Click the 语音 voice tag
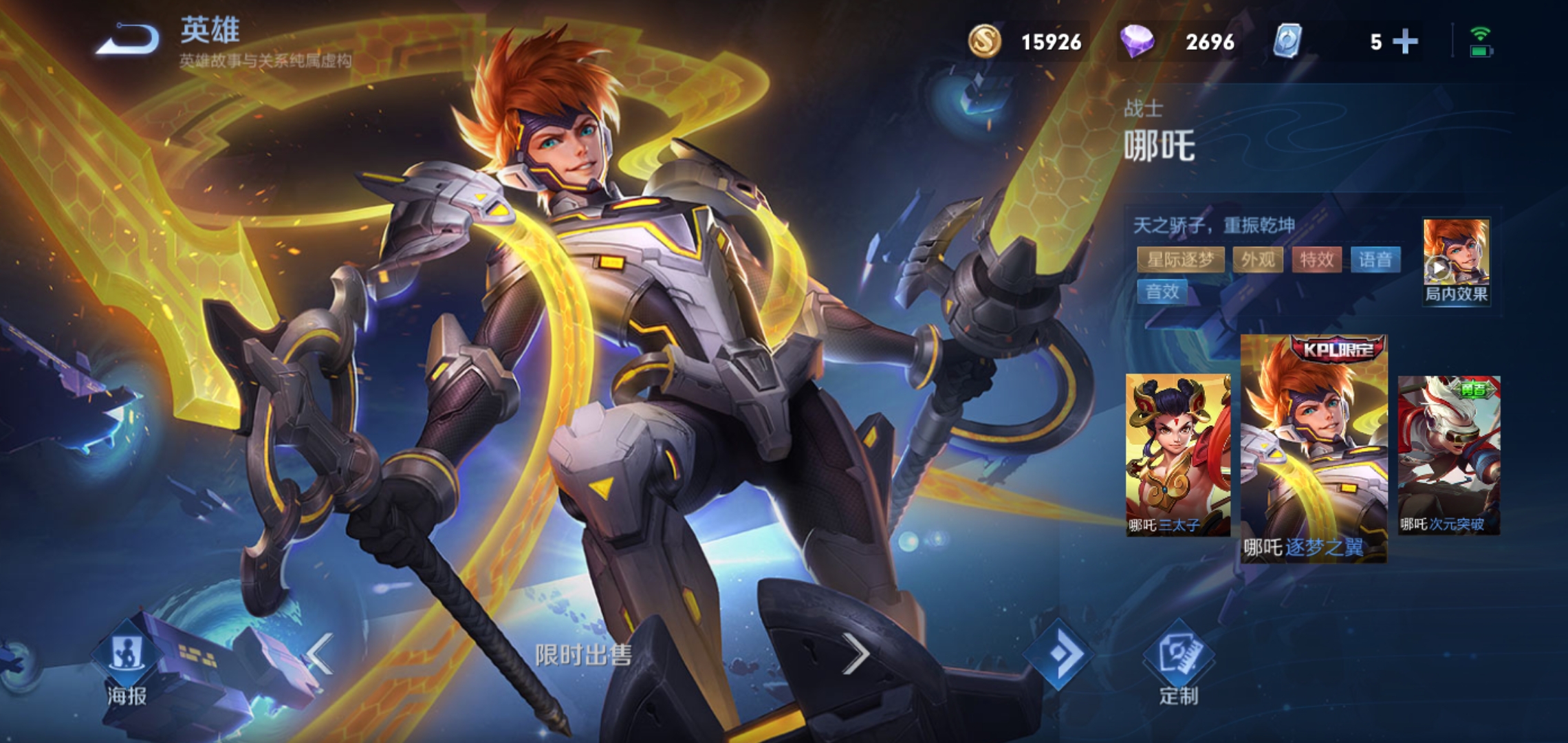The width and height of the screenshot is (1568, 743). [1375, 260]
